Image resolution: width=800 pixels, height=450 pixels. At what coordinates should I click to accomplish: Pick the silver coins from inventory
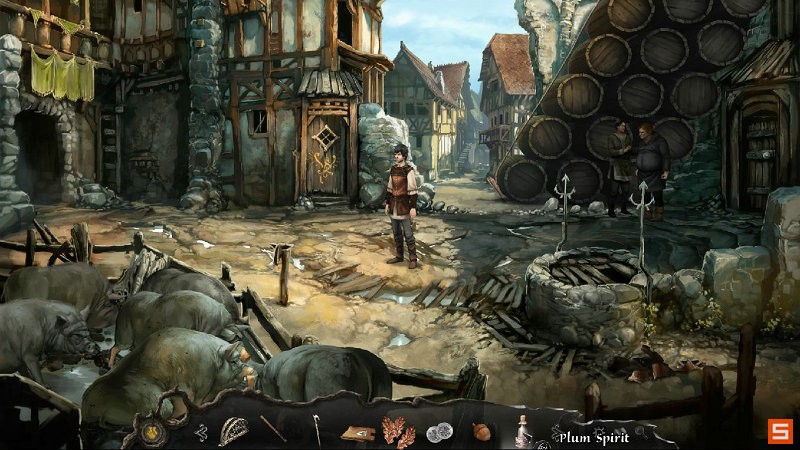click(x=439, y=432)
